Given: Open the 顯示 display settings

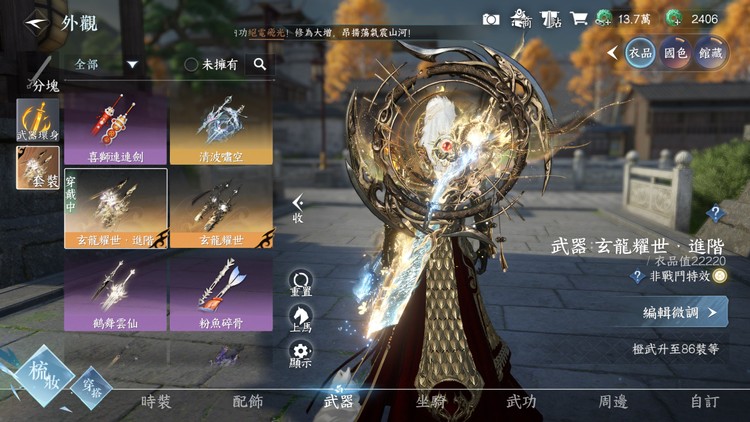Looking at the screenshot, I should (x=301, y=354).
